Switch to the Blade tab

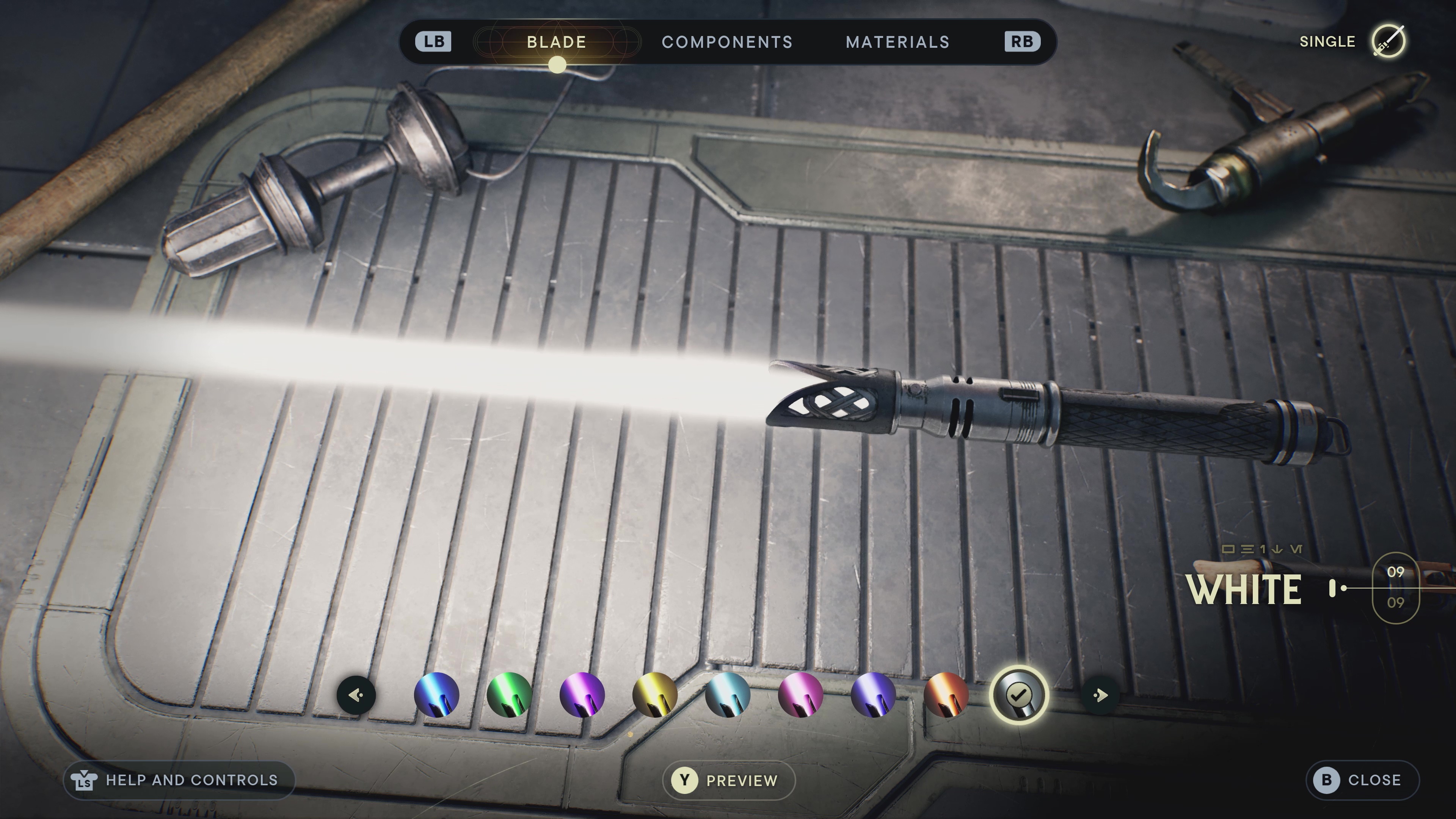[556, 42]
